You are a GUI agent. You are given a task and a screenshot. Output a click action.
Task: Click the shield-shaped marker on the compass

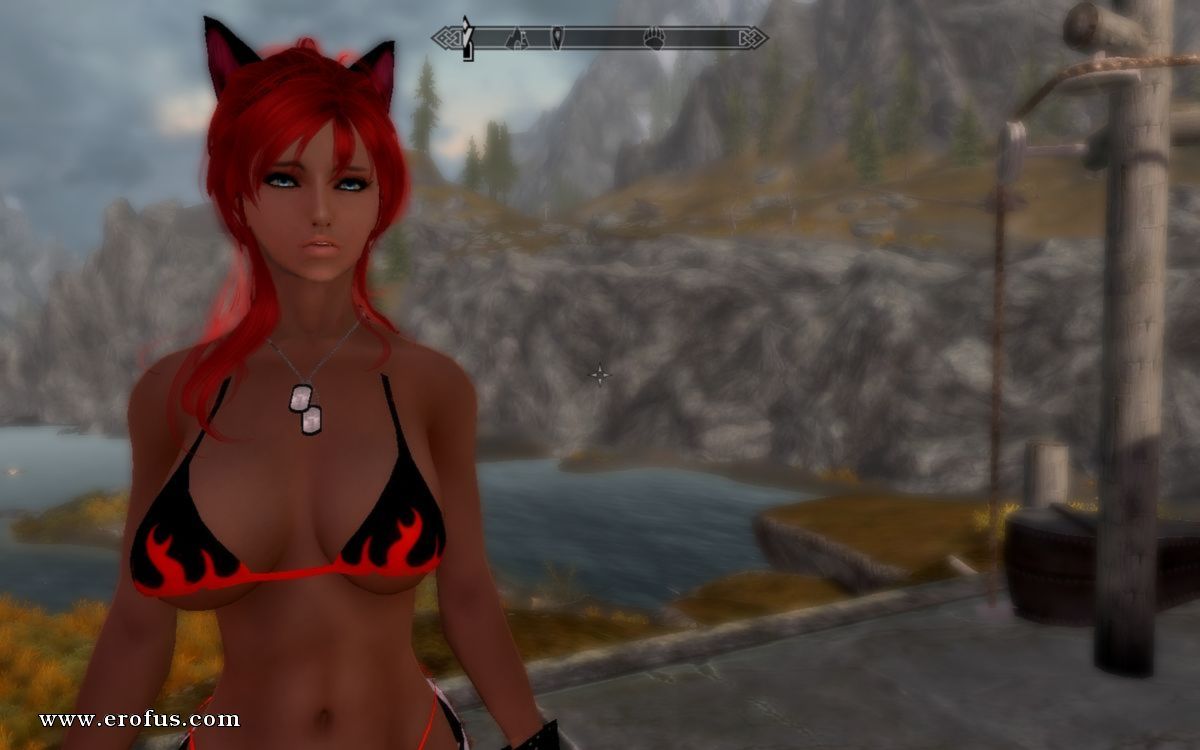point(557,39)
